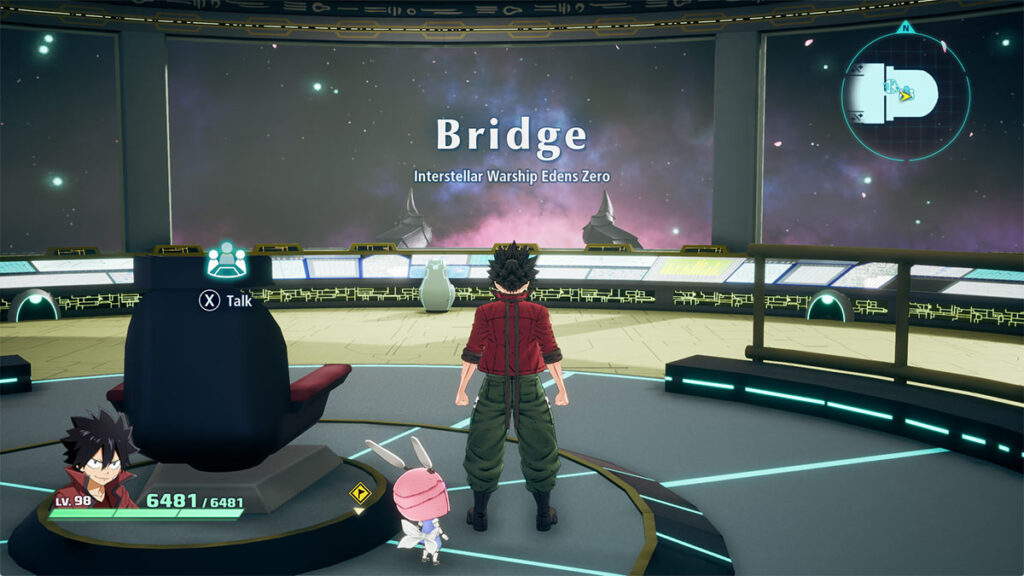Screen dimensions: 1024x576
Task: Select the yellow diamond arrow marker icon
Action: 360,493
